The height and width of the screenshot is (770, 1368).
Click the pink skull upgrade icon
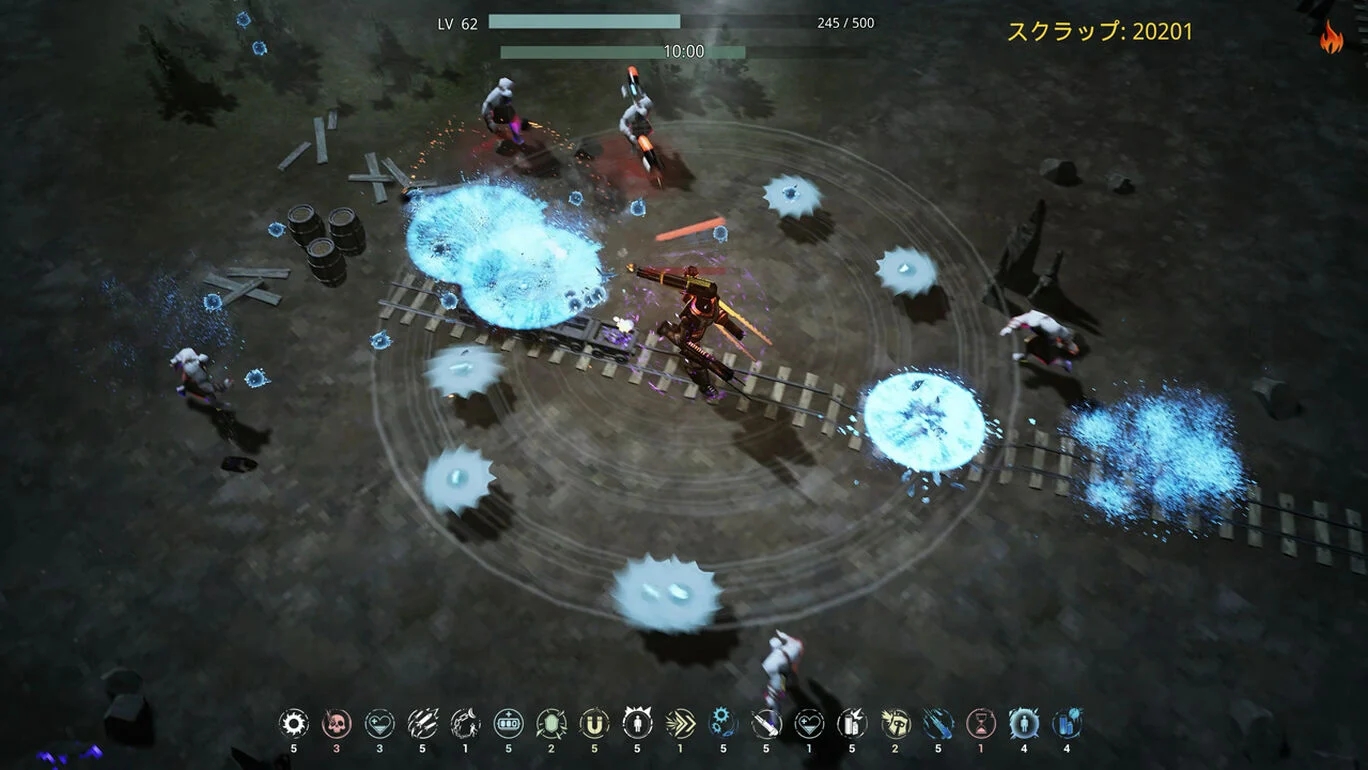[336, 723]
